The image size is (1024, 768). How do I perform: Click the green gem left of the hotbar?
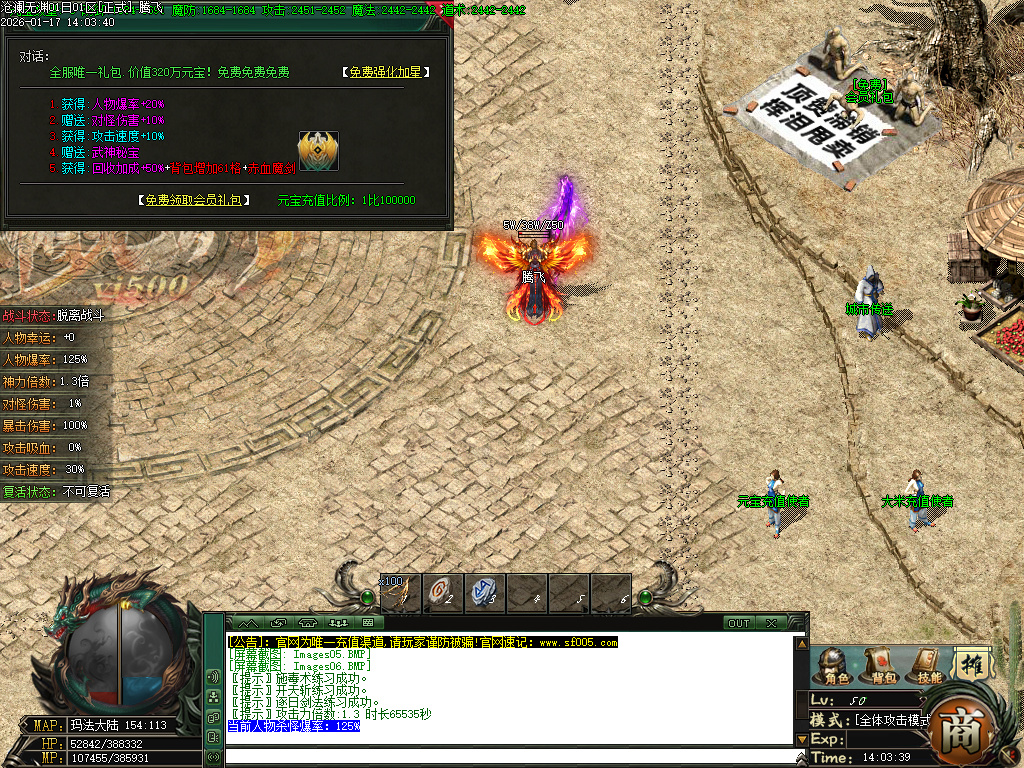[367, 598]
